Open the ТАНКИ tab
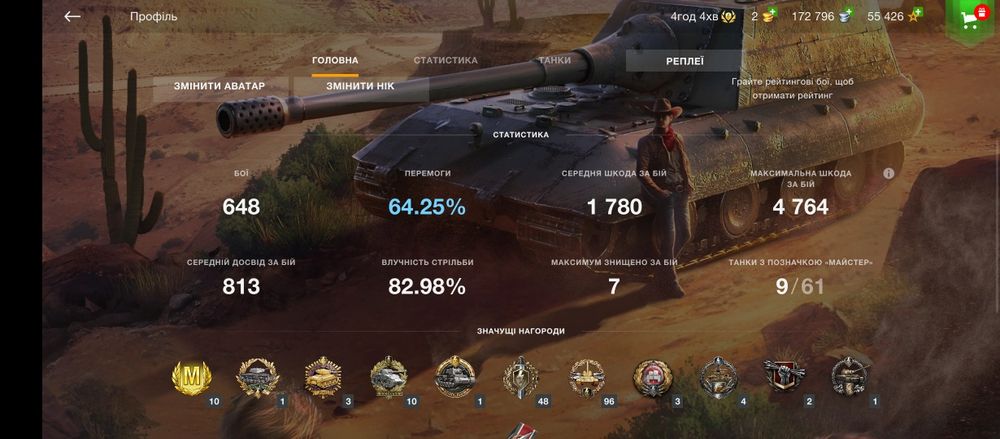 click(x=555, y=61)
